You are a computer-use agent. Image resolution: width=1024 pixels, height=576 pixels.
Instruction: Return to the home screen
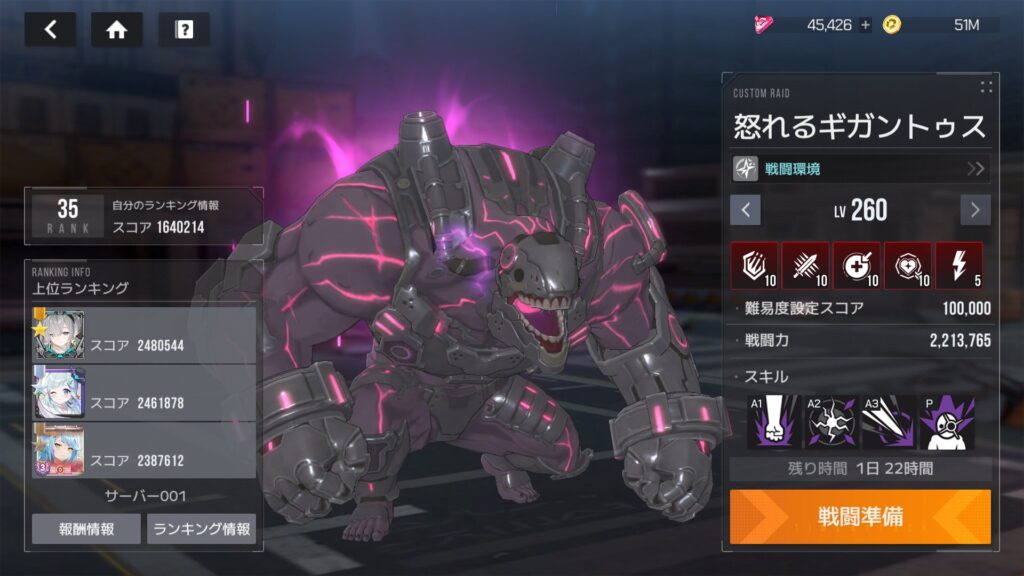coord(116,30)
